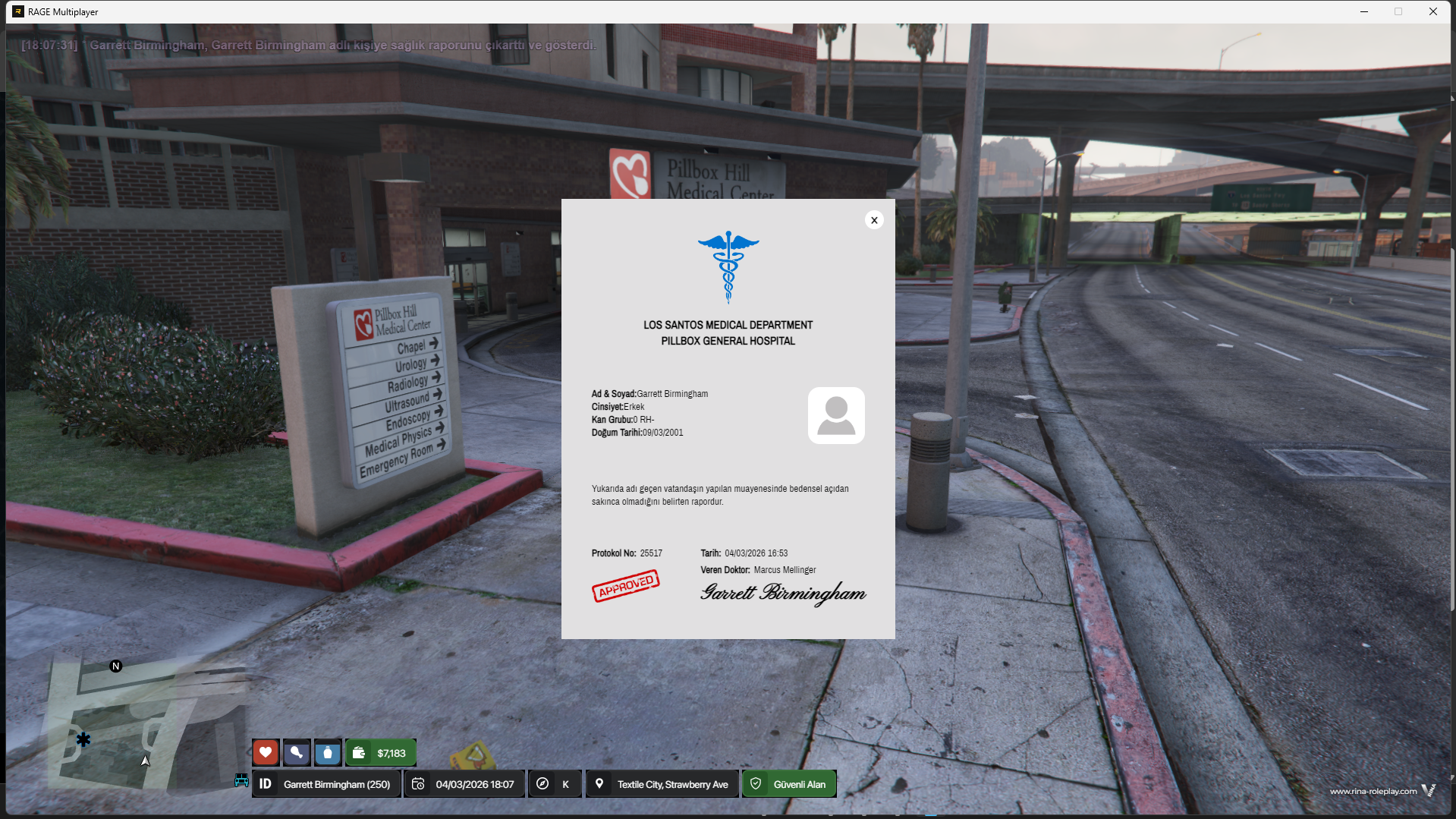Open the wallet showing $7,183

[381, 752]
